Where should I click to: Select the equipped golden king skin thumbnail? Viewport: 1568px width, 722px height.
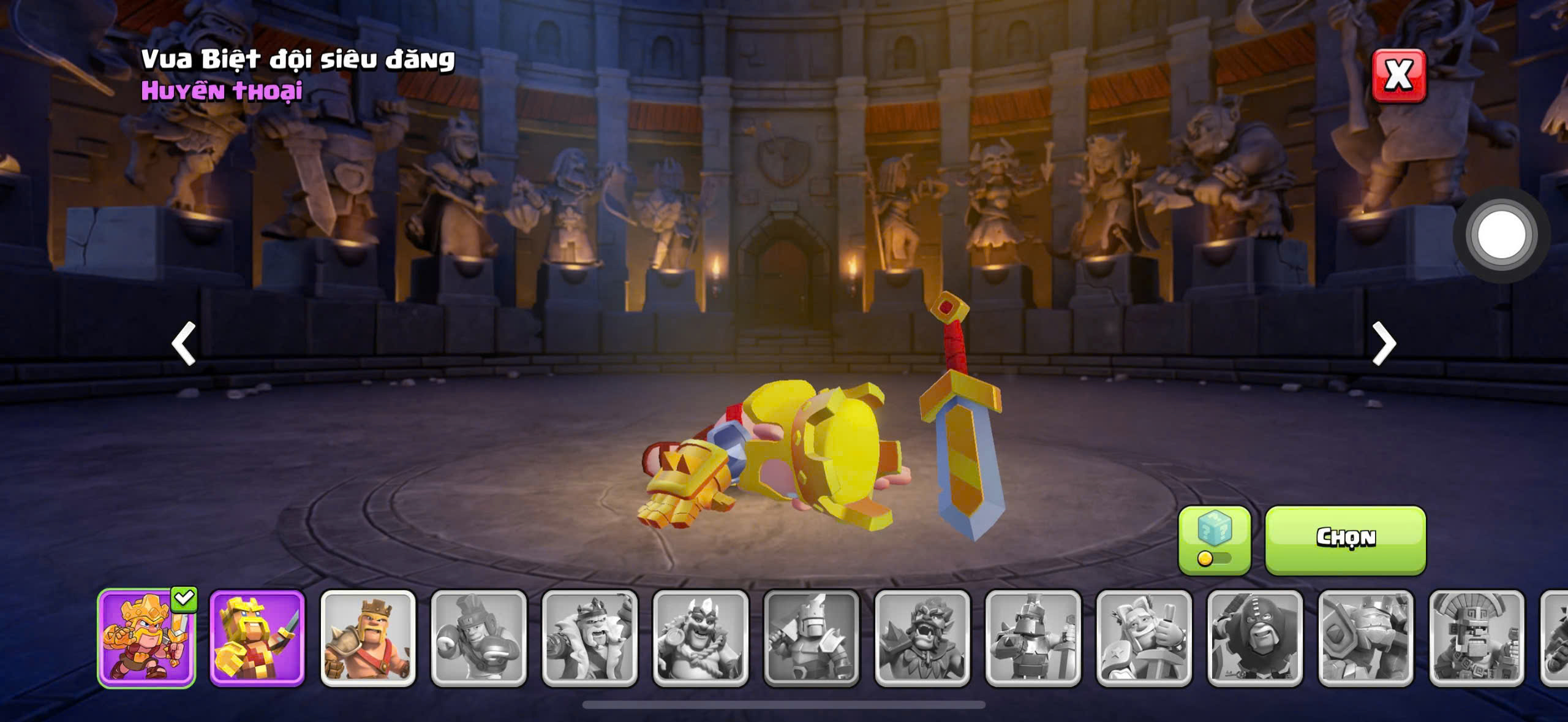click(146, 638)
